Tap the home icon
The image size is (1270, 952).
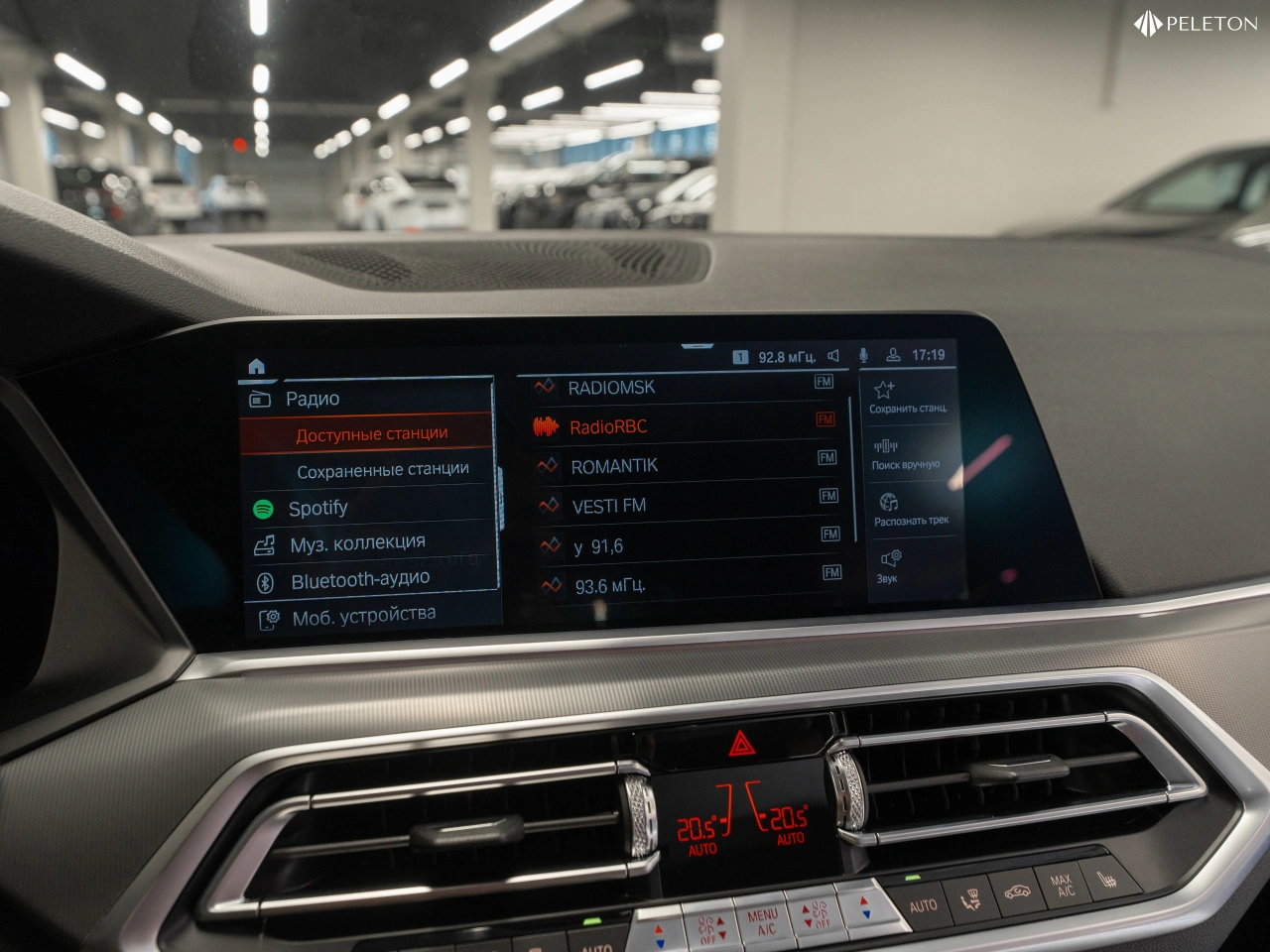pos(256,367)
